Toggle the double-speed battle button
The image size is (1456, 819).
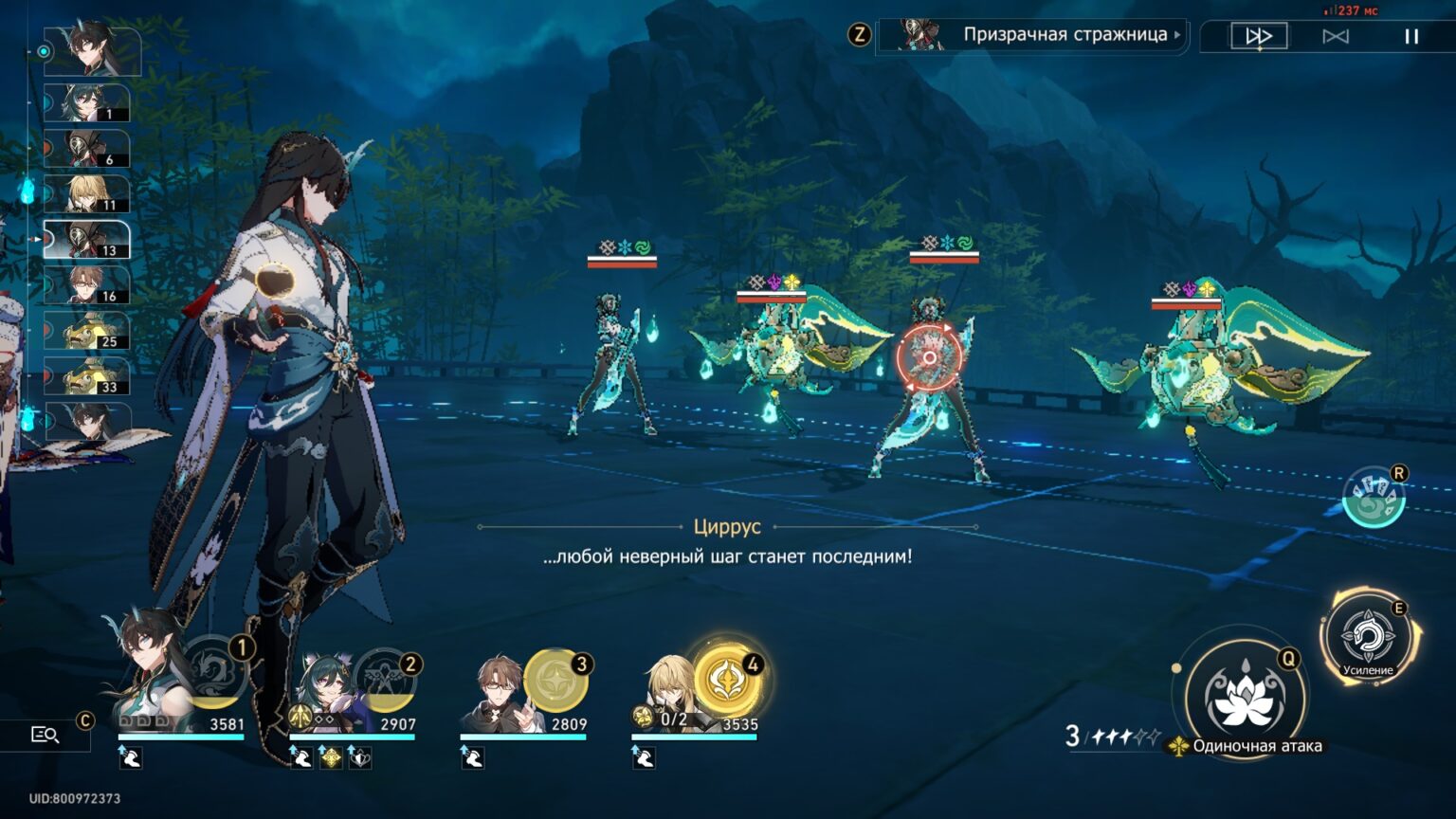click(1259, 36)
